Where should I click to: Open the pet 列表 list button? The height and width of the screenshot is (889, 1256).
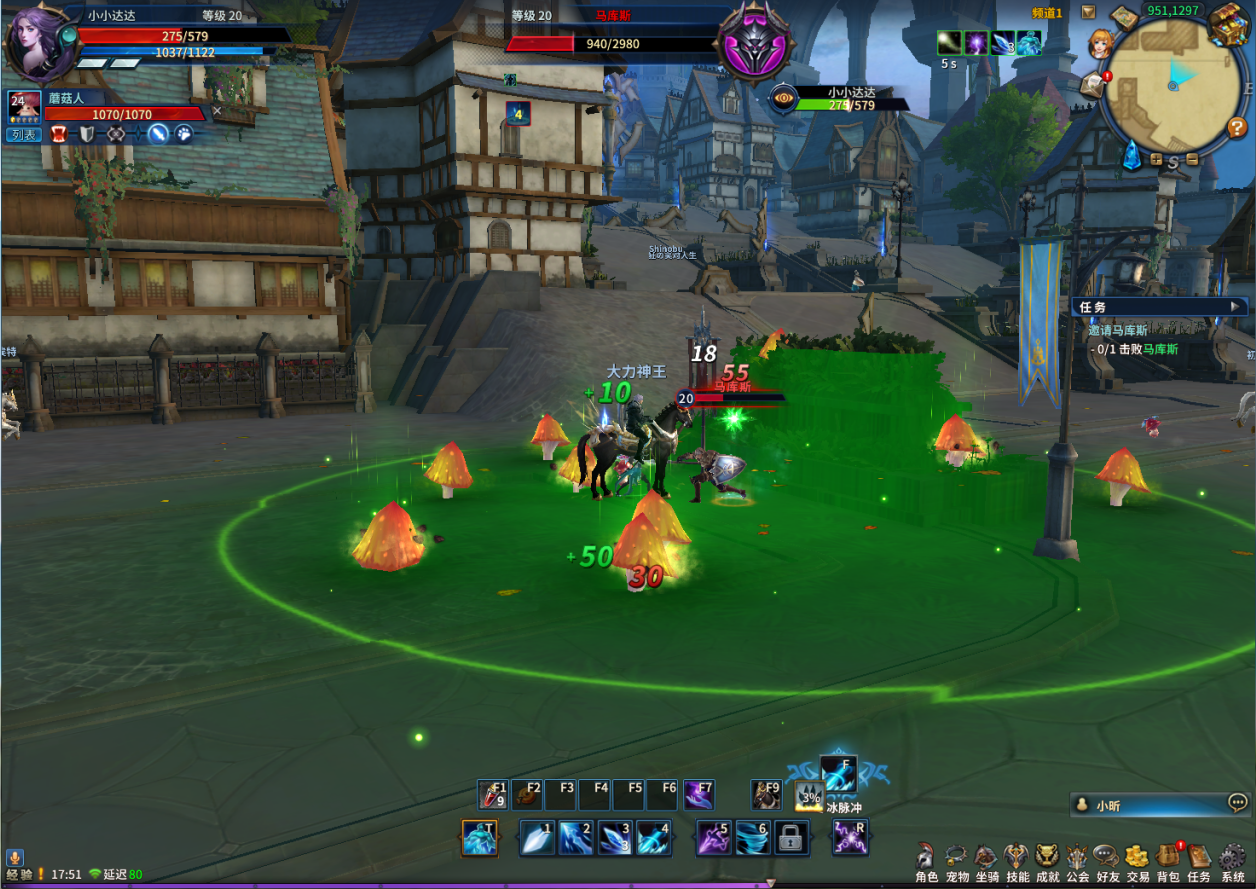22,135
